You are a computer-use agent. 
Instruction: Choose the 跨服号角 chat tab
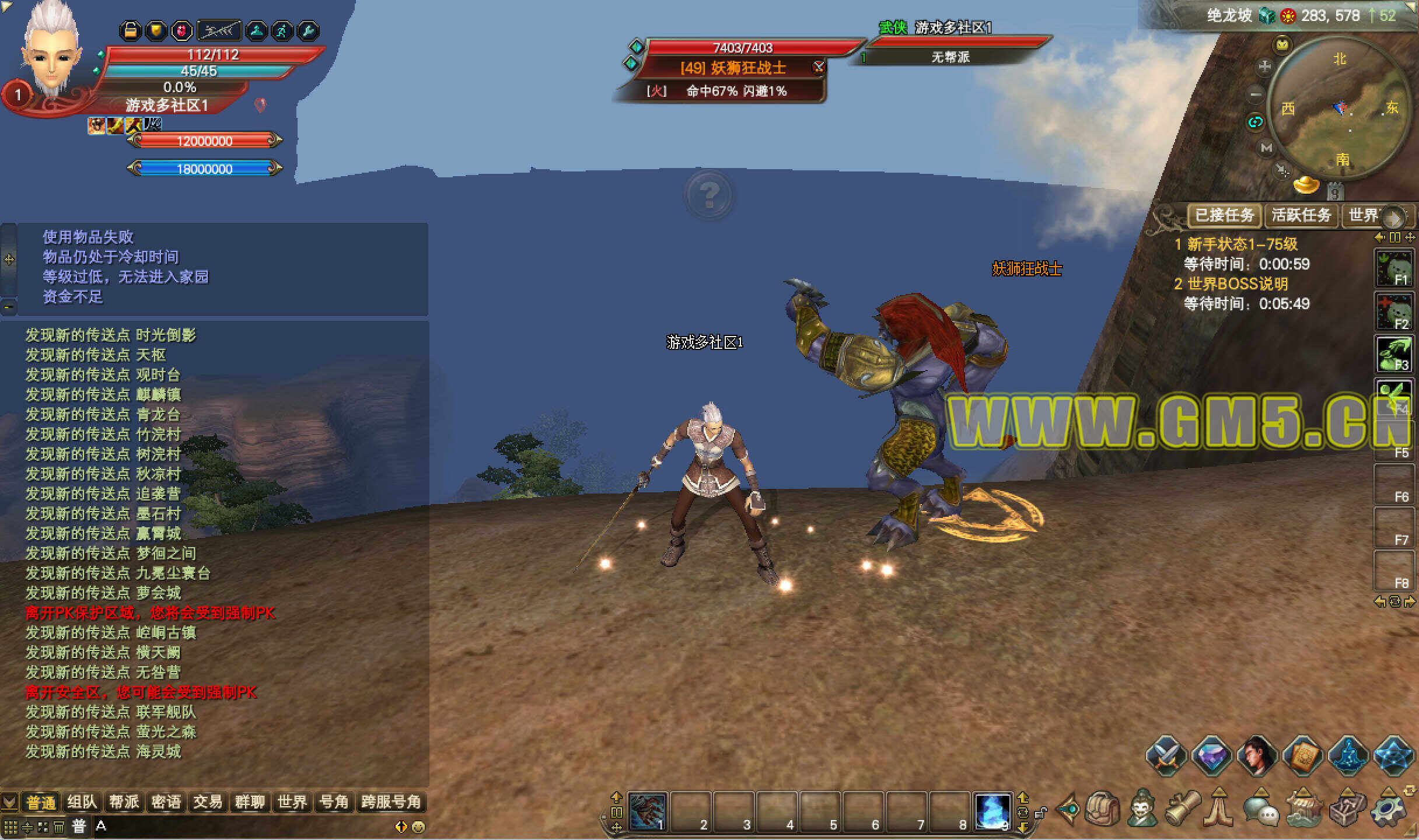[390, 802]
